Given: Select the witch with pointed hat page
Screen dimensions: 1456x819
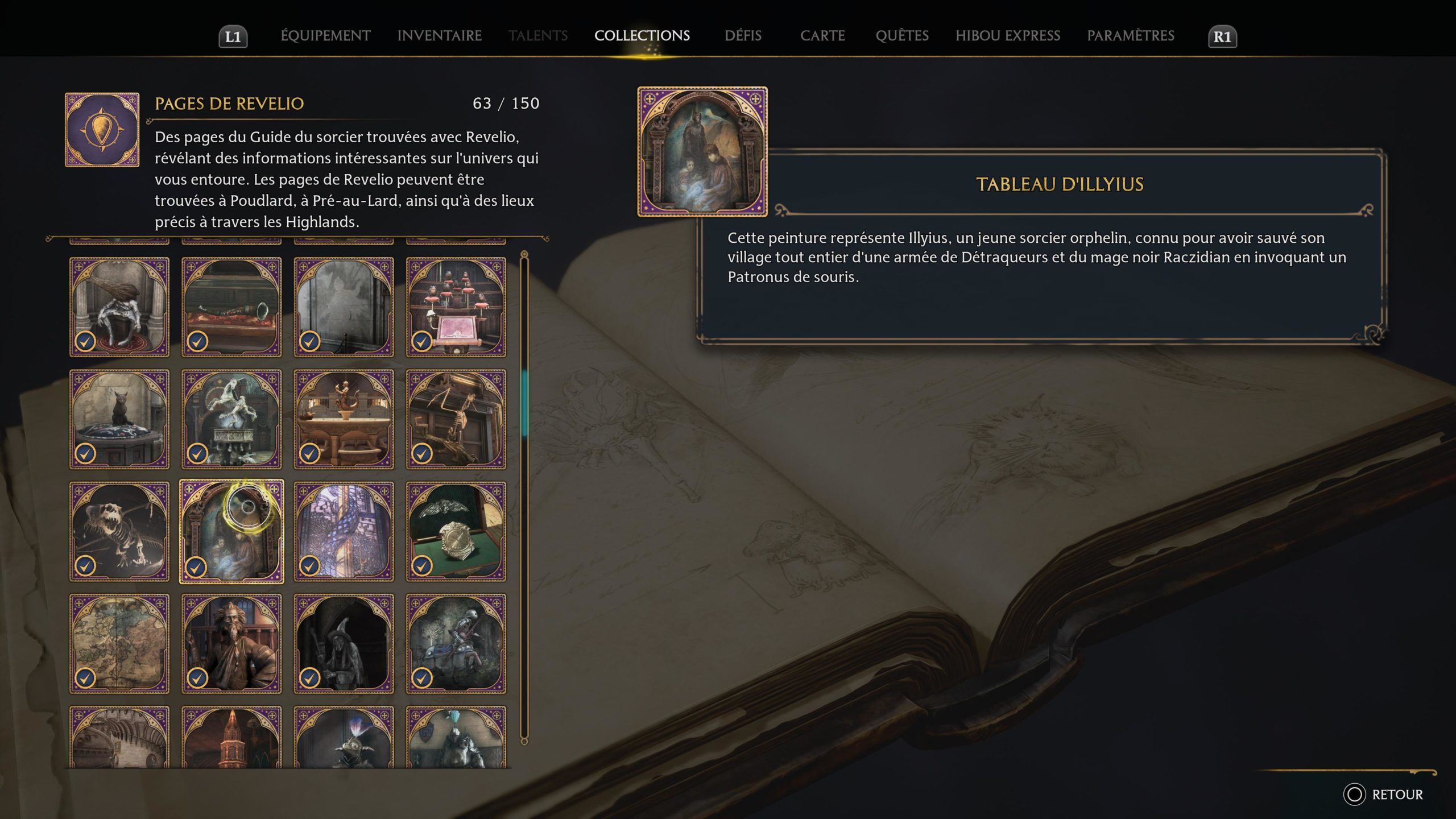Looking at the screenshot, I should click(344, 643).
